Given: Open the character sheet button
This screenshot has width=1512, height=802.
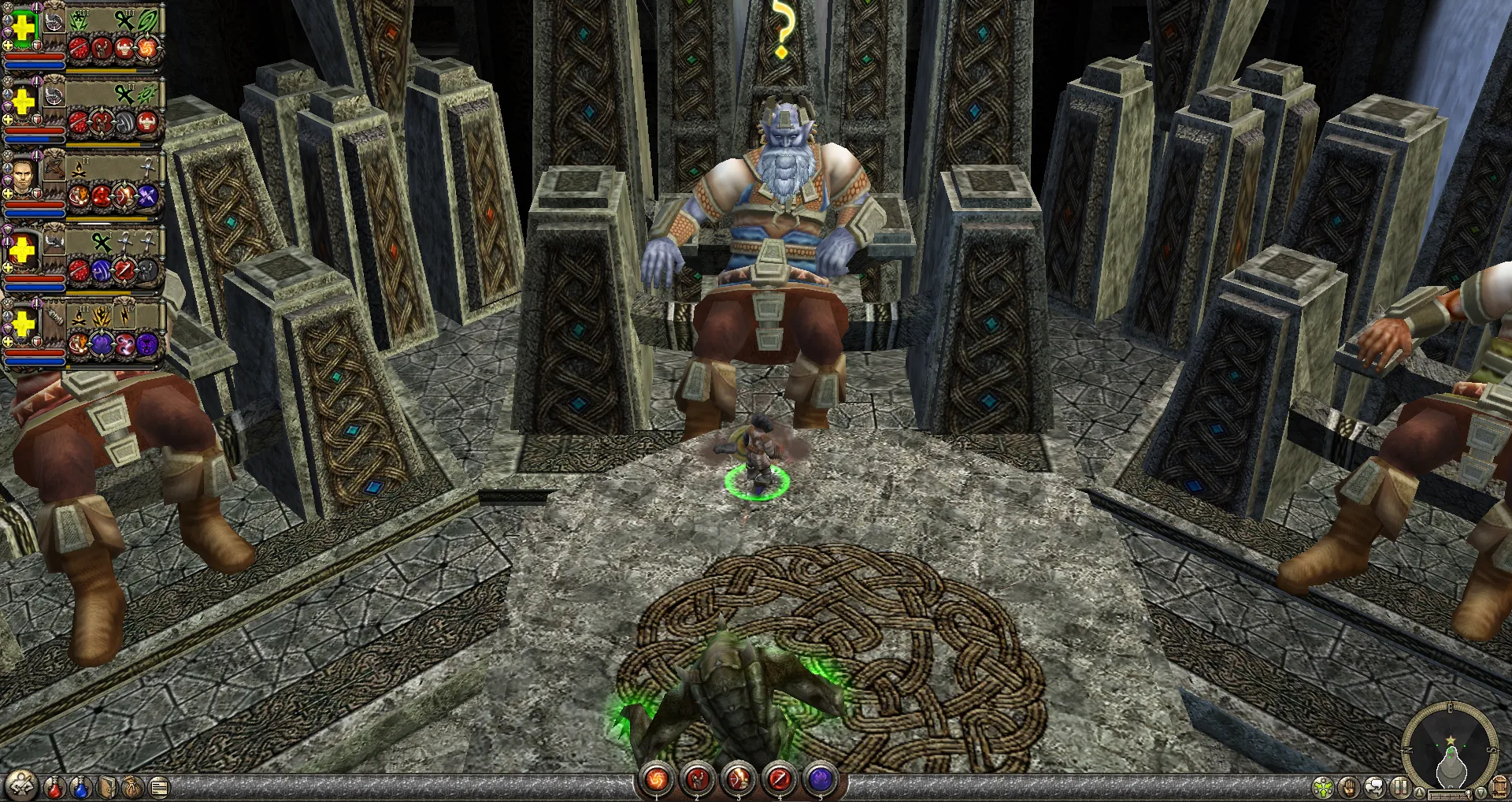Looking at the screenshot, I should pos(20,784).
